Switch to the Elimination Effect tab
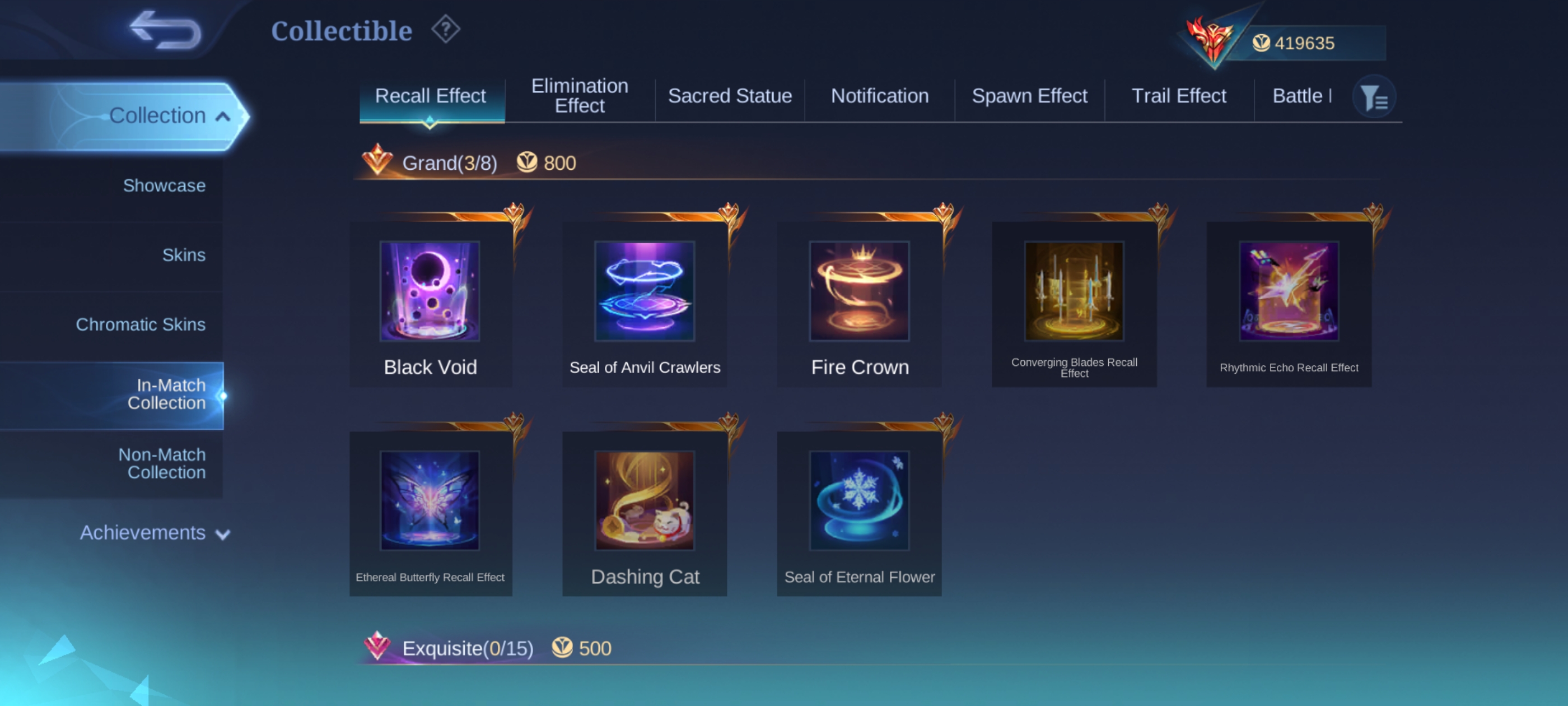Screen dimensions: 1568x706 (580, 96)
